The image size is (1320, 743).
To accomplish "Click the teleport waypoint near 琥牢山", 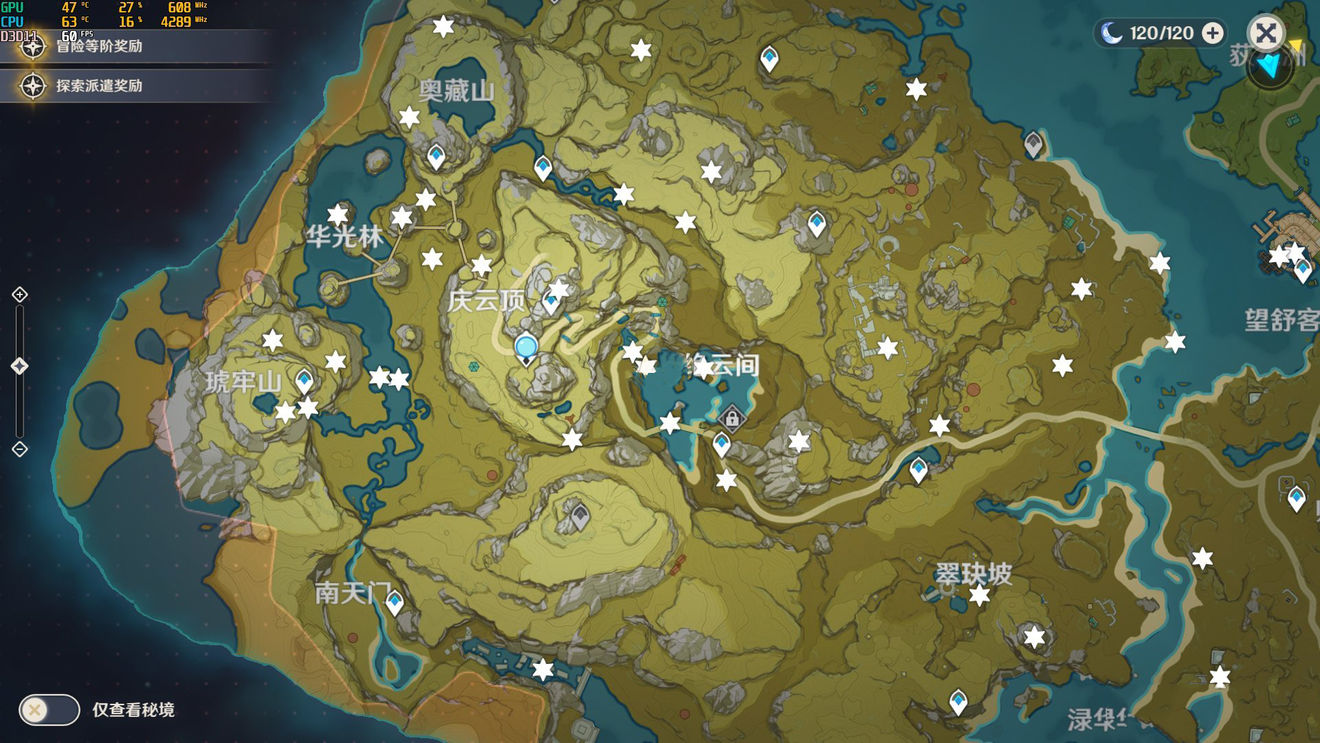I will (303, 378).
